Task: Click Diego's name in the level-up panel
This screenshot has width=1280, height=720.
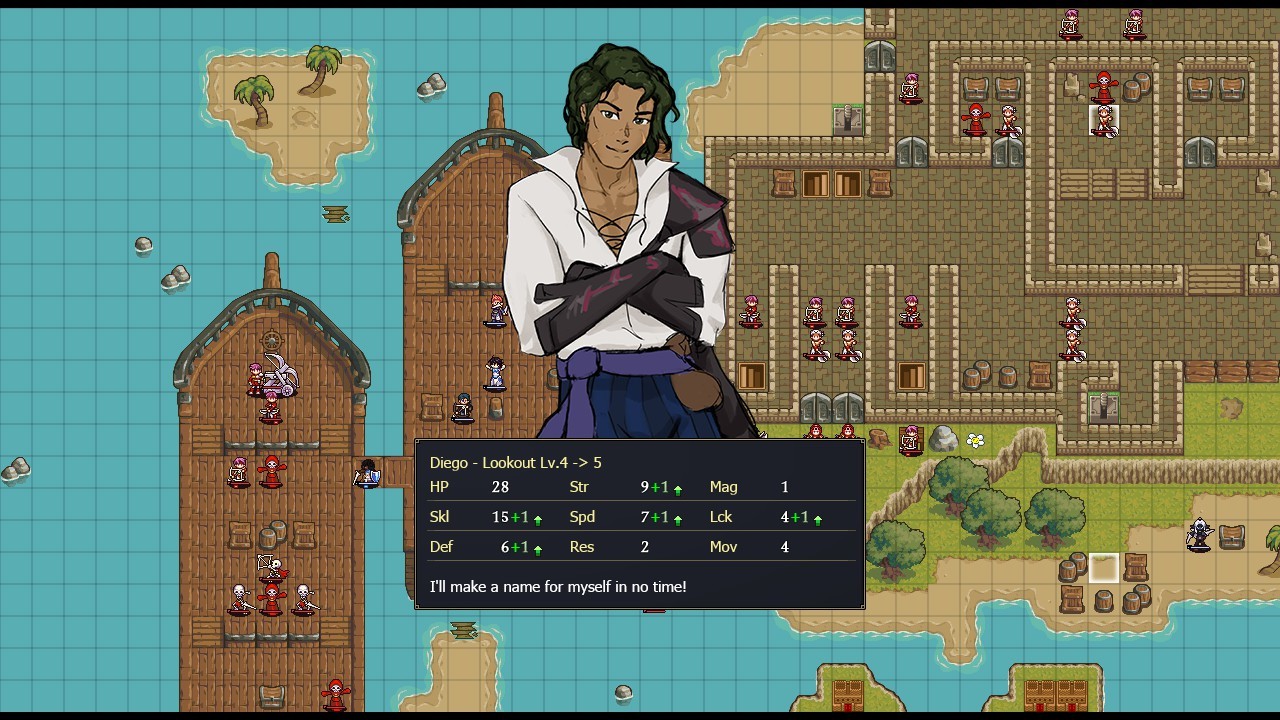Action: point(450,462)
